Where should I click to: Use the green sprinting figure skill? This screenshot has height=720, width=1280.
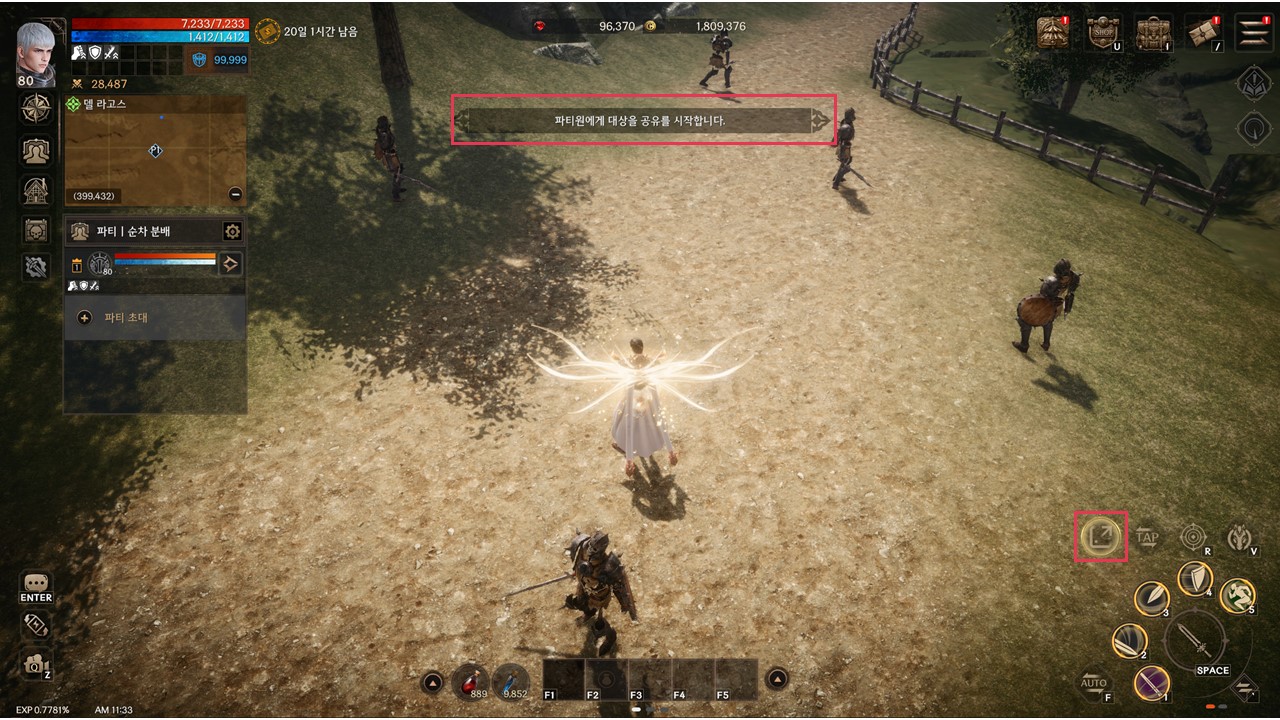[x=1237, y=595]
